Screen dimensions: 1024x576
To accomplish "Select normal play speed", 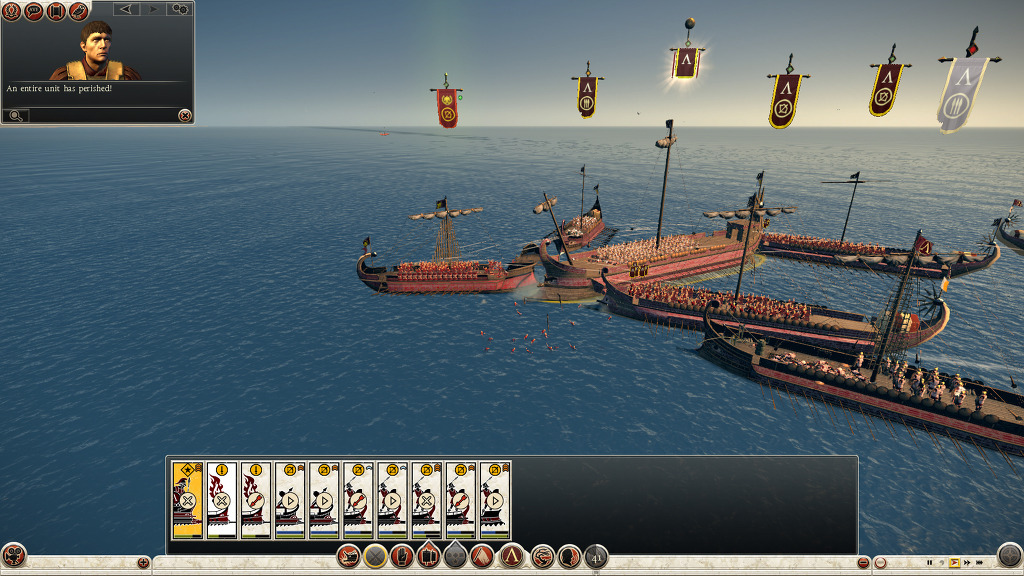I will point(954,563).
